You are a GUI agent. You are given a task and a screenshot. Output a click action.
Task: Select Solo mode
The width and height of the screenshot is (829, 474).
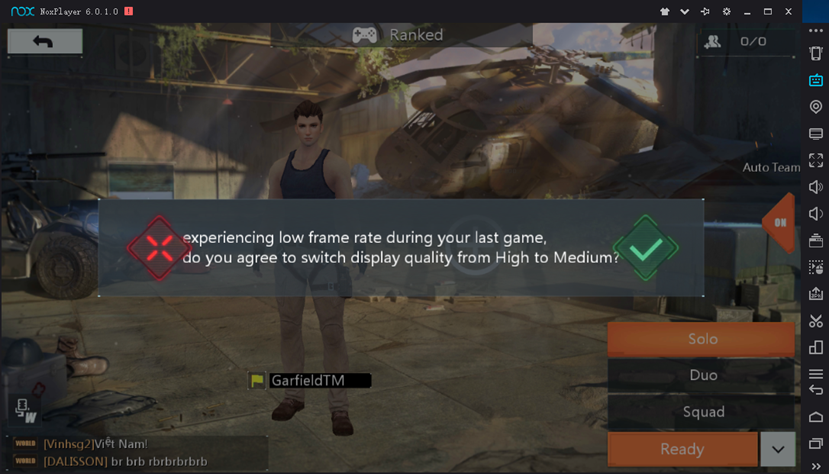[x=702, y=339]
